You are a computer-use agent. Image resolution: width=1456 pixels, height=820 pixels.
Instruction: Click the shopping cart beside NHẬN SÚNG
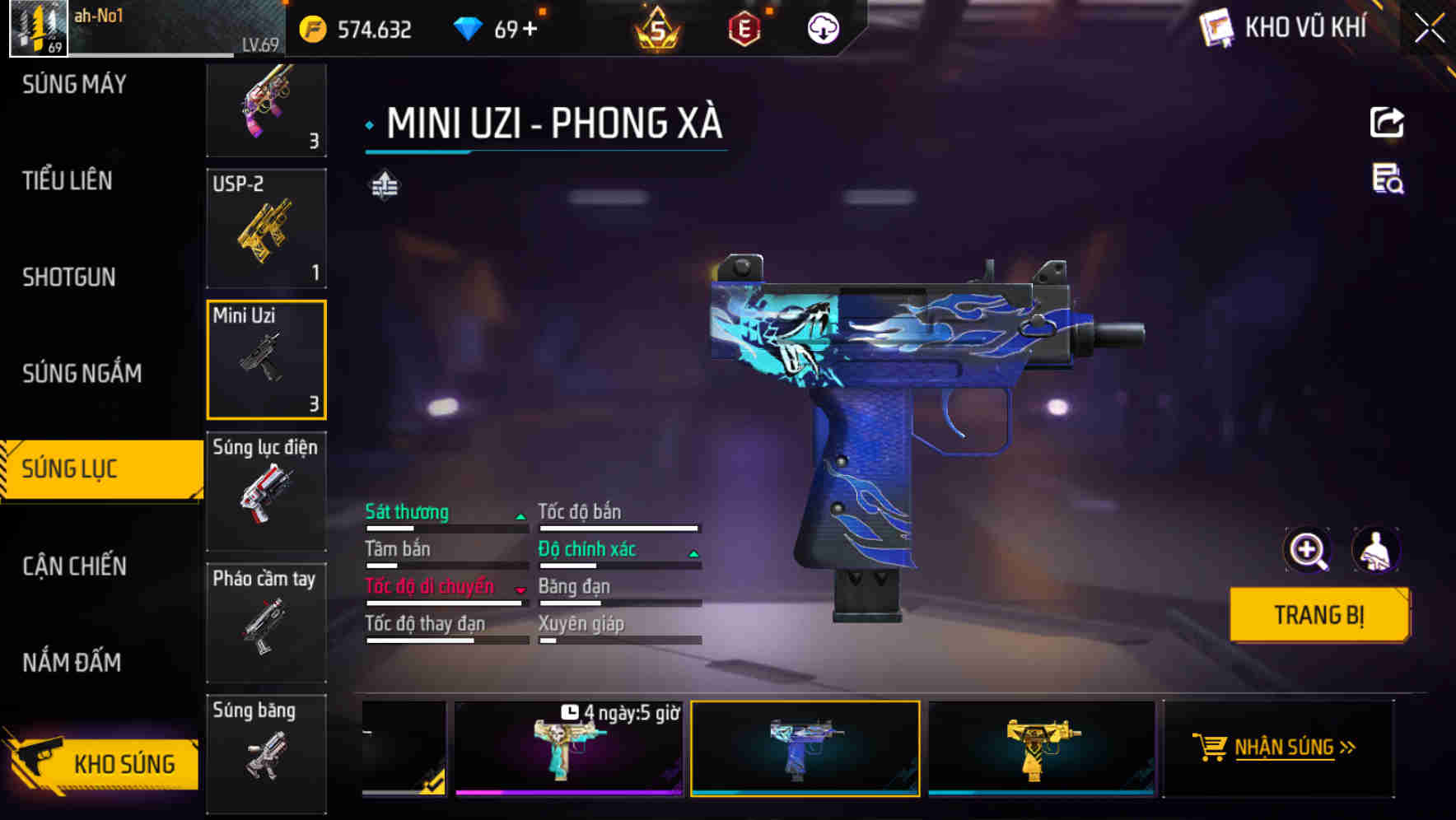click(1211, 746)
